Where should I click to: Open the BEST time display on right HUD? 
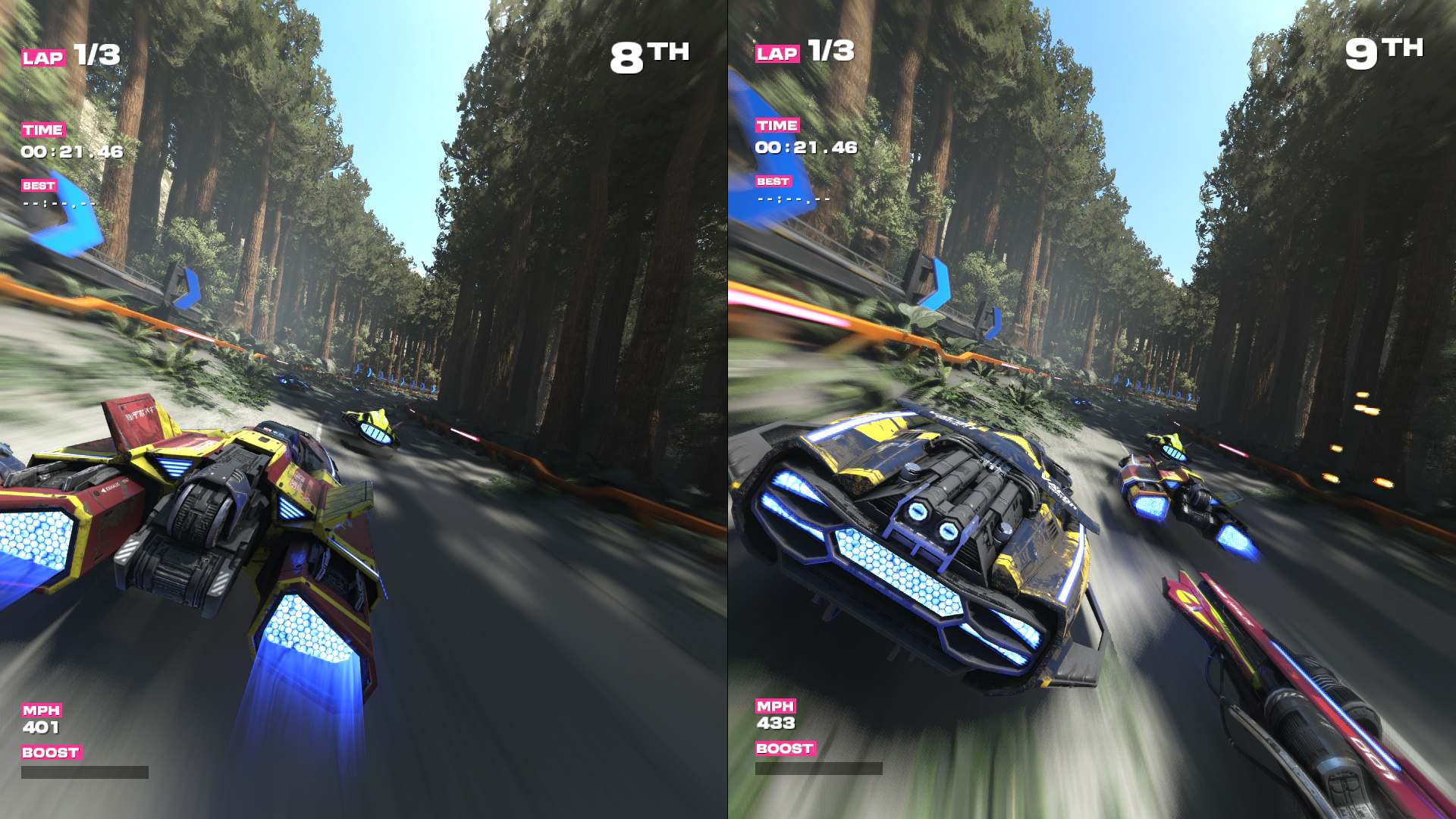coord(772,182)
